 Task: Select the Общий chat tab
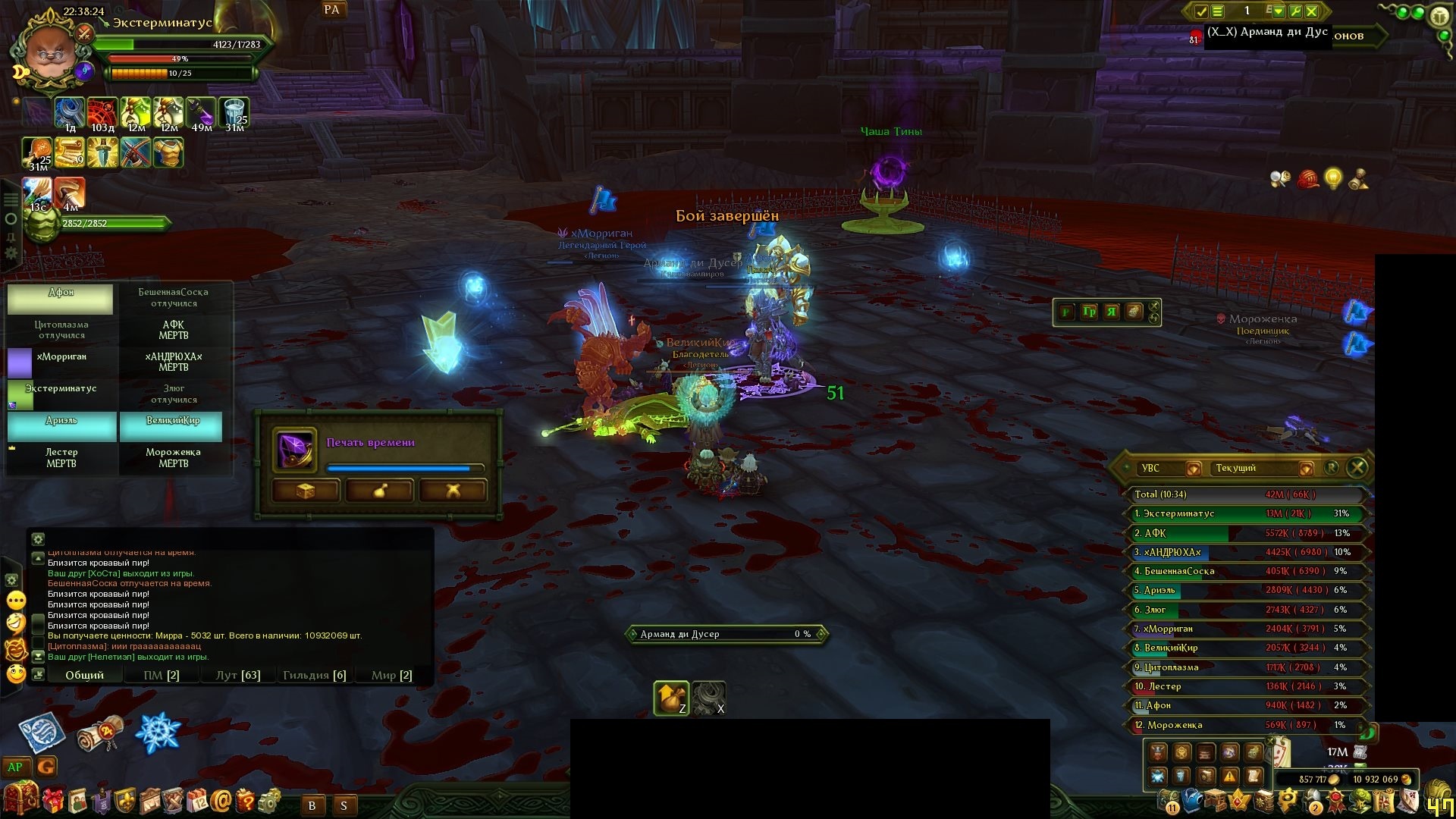[84, 675]
